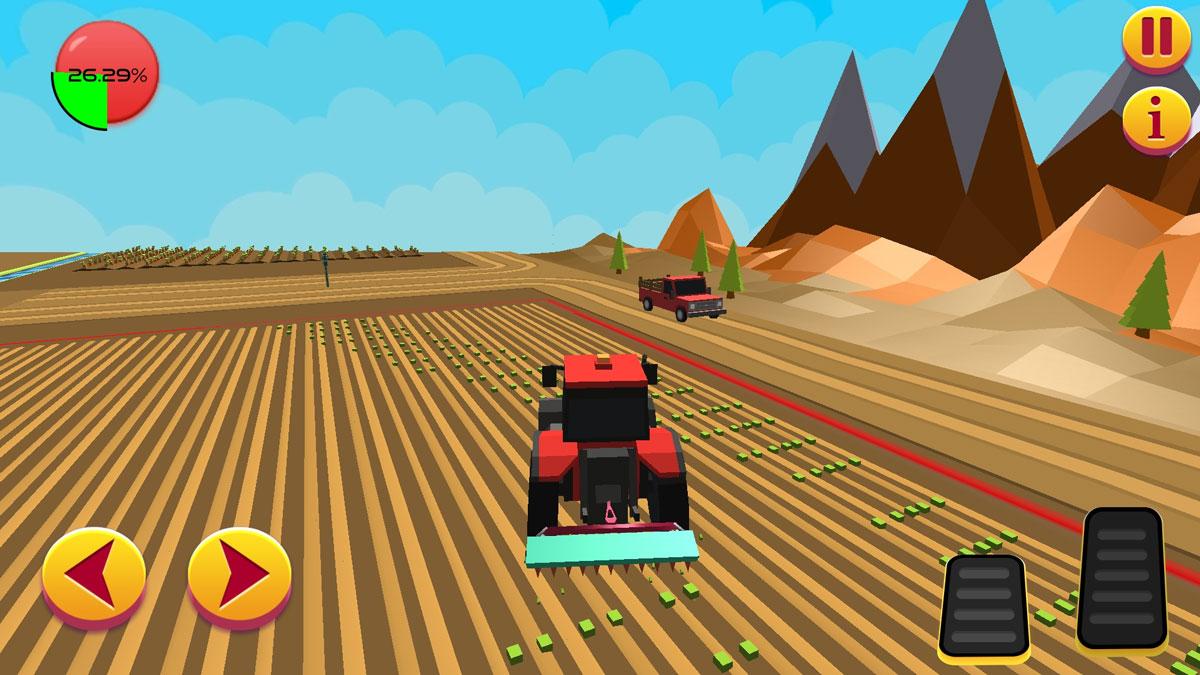
Task: Pause the game with the pause button
Action: tap(1156, 37)
